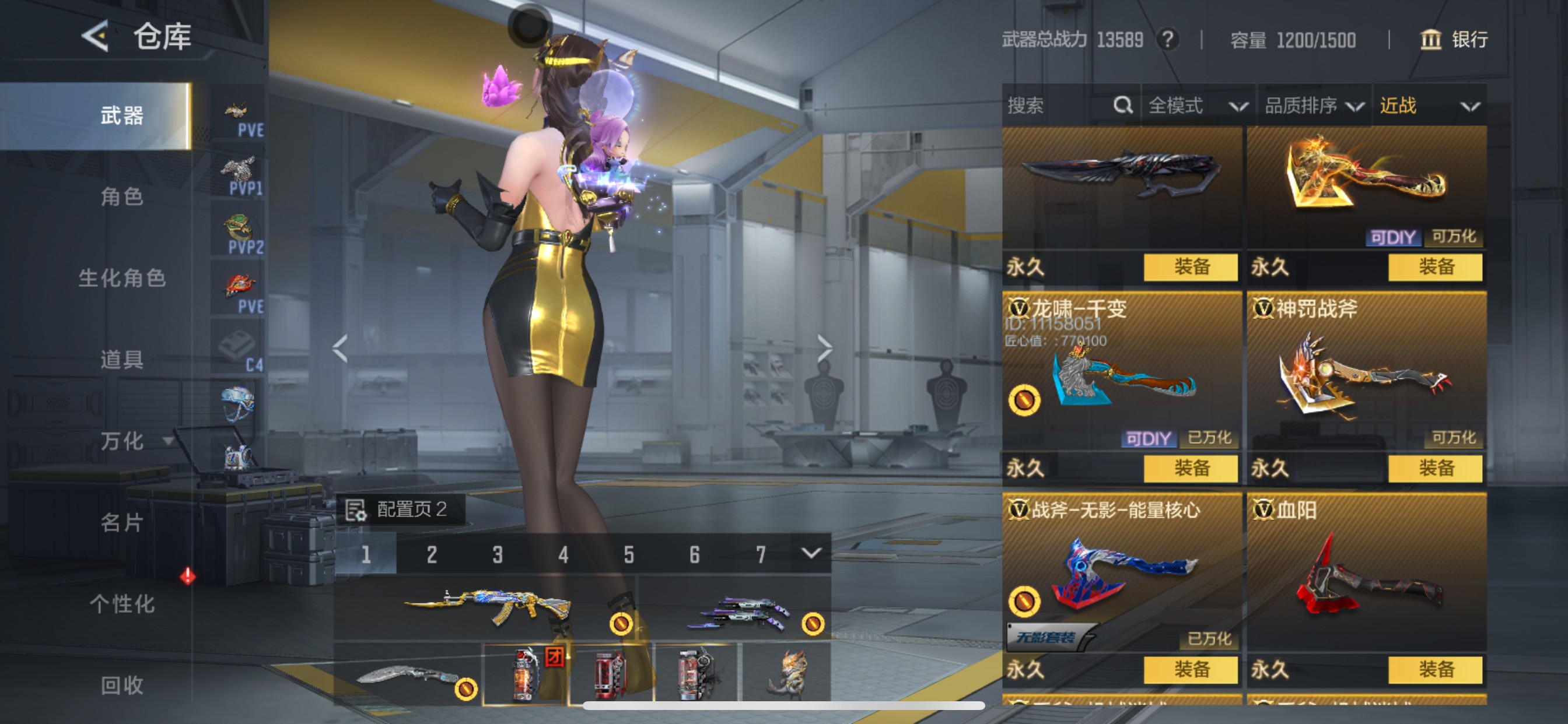1568x724 pixels.
Task: Open the 银行 bank
Action: pyautogui.click(x=1454, y=40)
